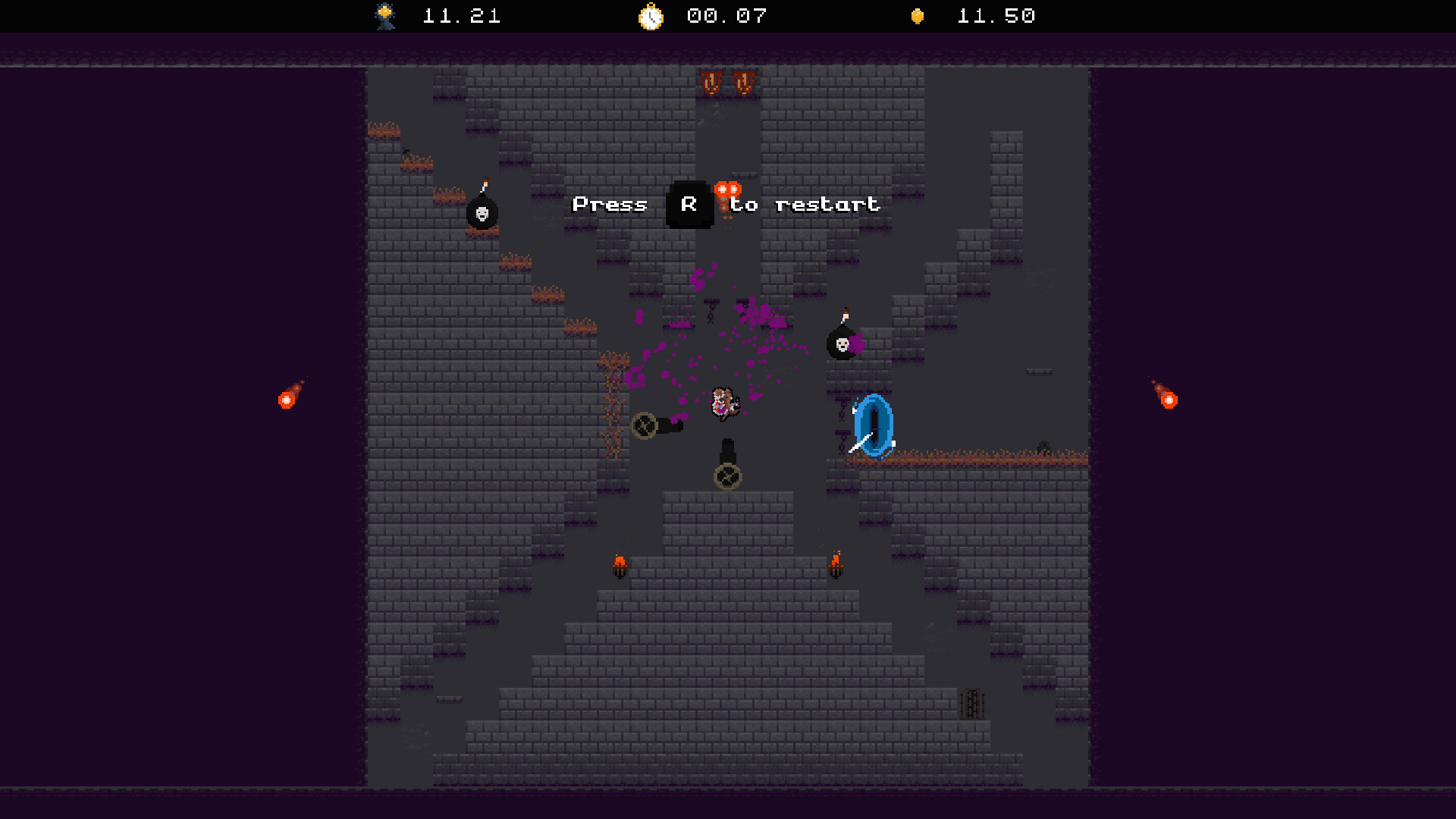The image size is (1456, 819).
Task: Click the coin icon in the HUD
Action: pyautogui.click(x=916, y=16)
